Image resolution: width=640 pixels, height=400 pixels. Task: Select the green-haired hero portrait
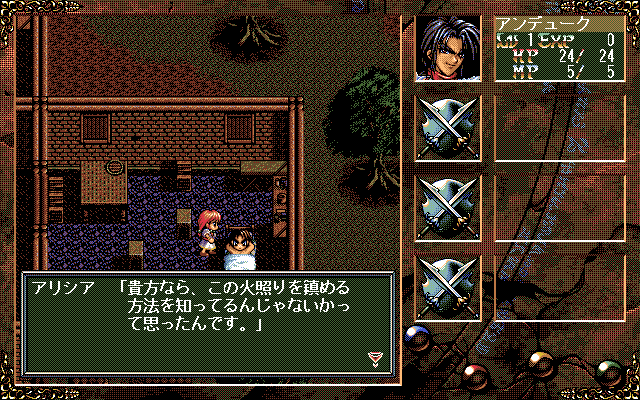click(447, 47)
